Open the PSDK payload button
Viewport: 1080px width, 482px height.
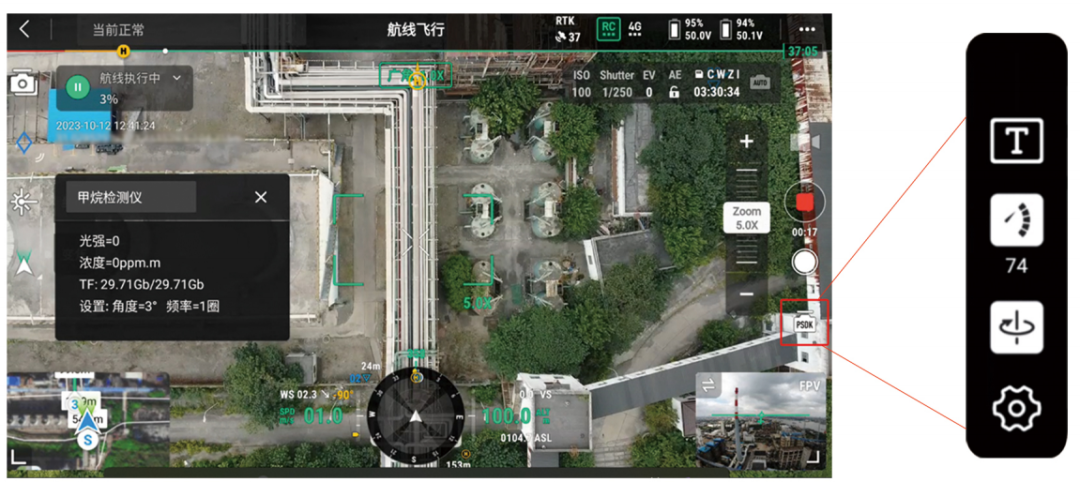804,322
